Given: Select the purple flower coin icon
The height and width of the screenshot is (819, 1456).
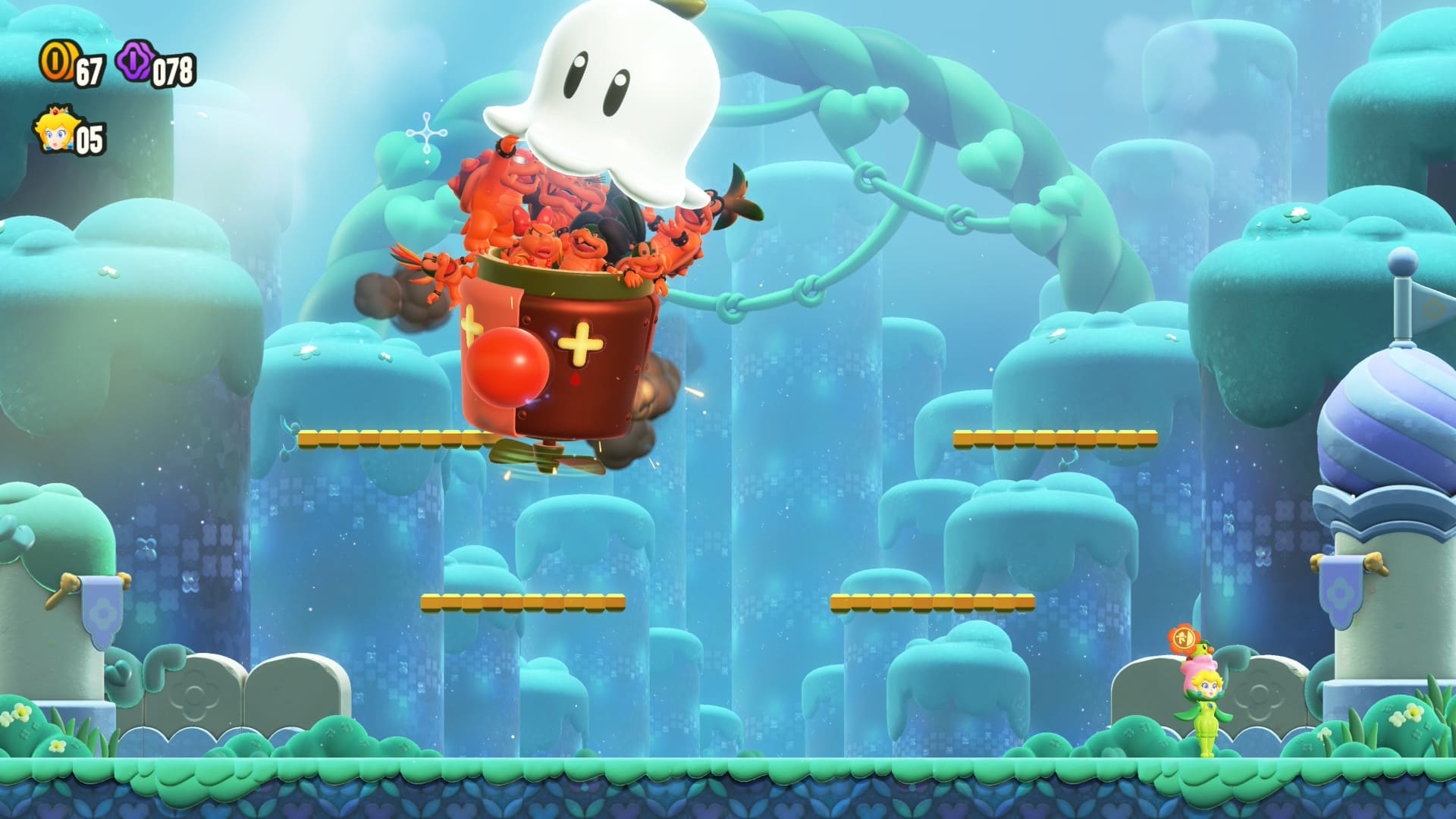Looking at the screenshot, I should (x=135, y=61).
